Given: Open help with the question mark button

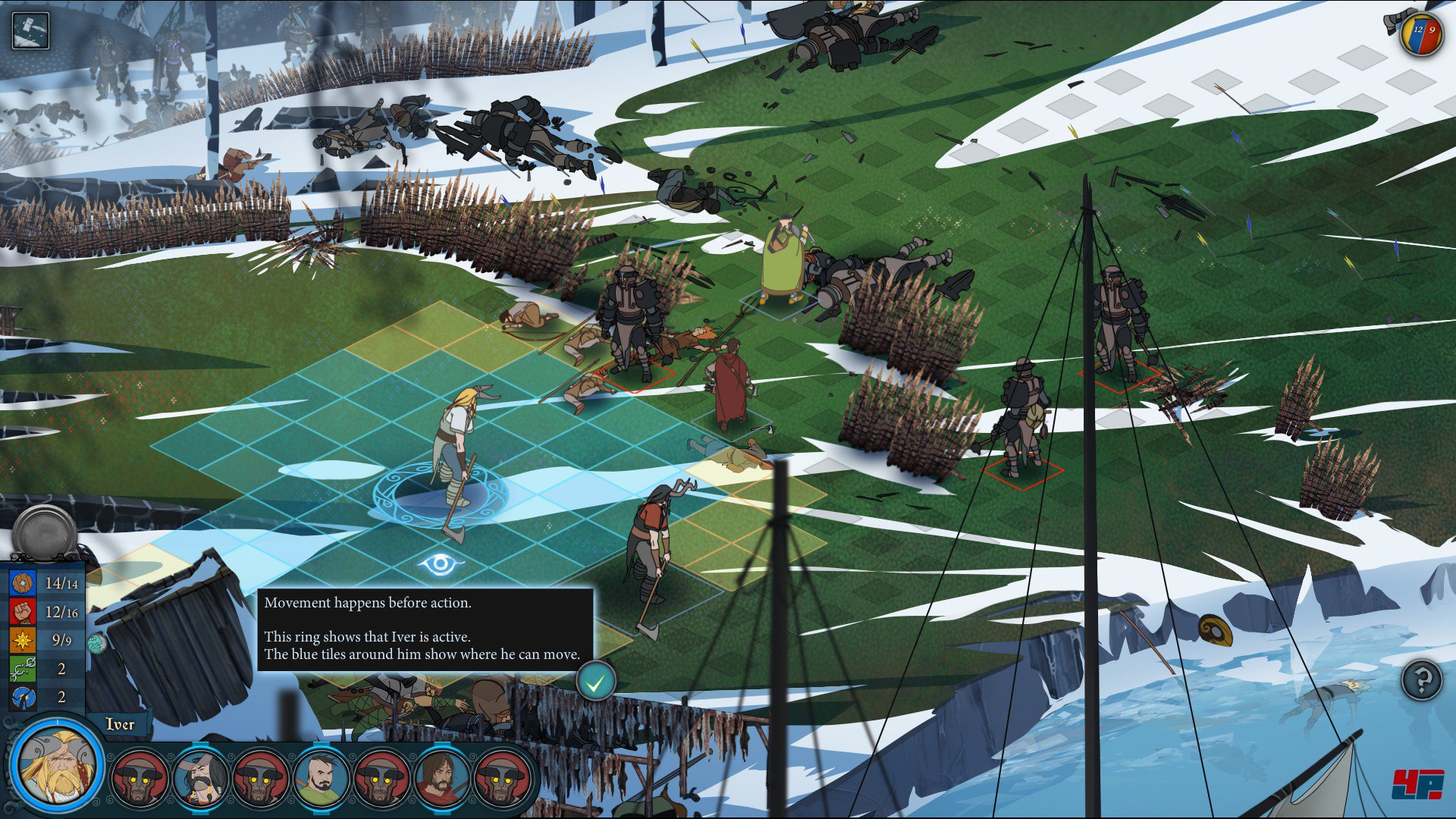Looking at the screenshot, I should (1422, 679).
